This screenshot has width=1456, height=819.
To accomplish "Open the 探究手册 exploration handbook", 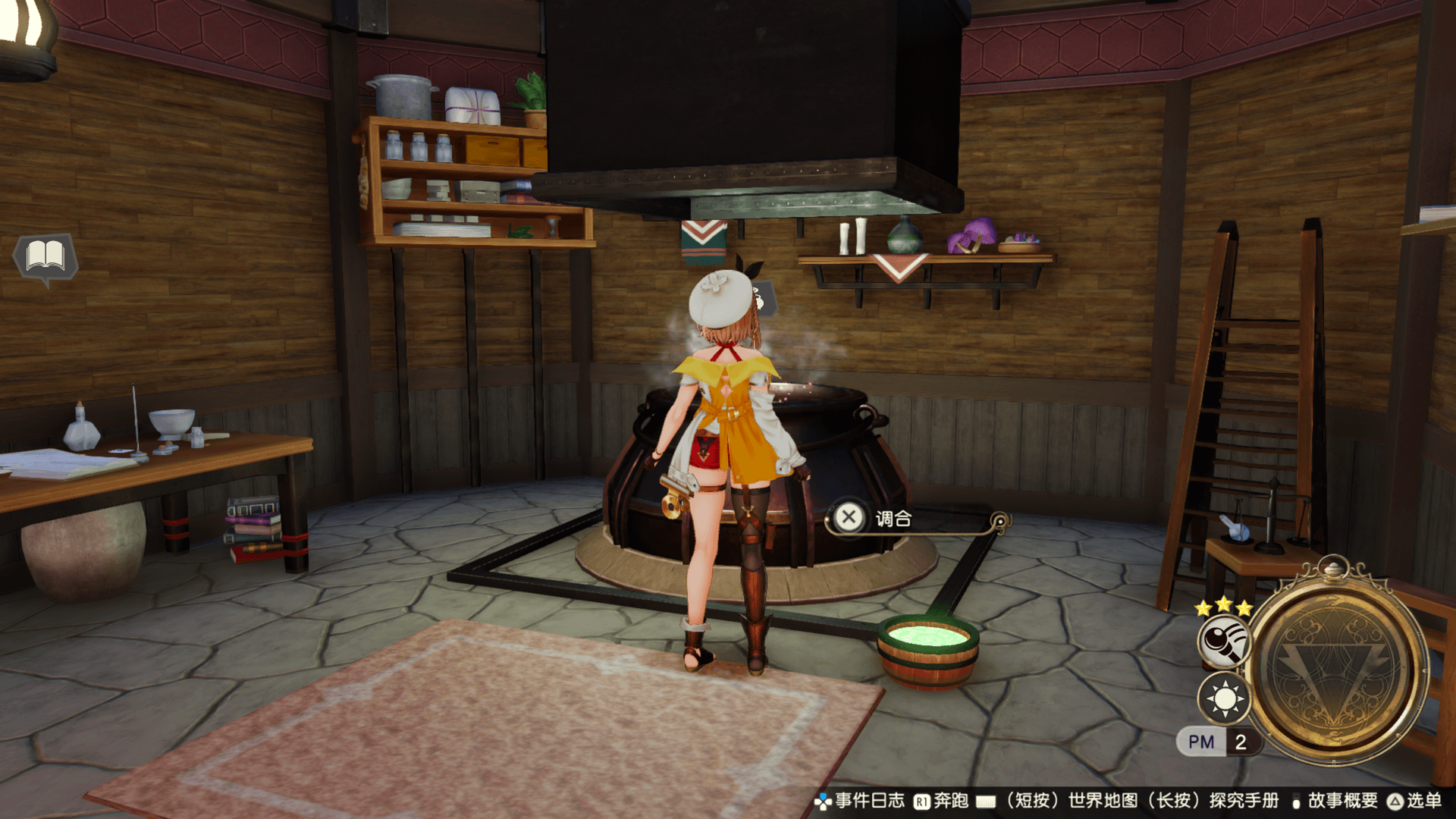I will 1244,801.
